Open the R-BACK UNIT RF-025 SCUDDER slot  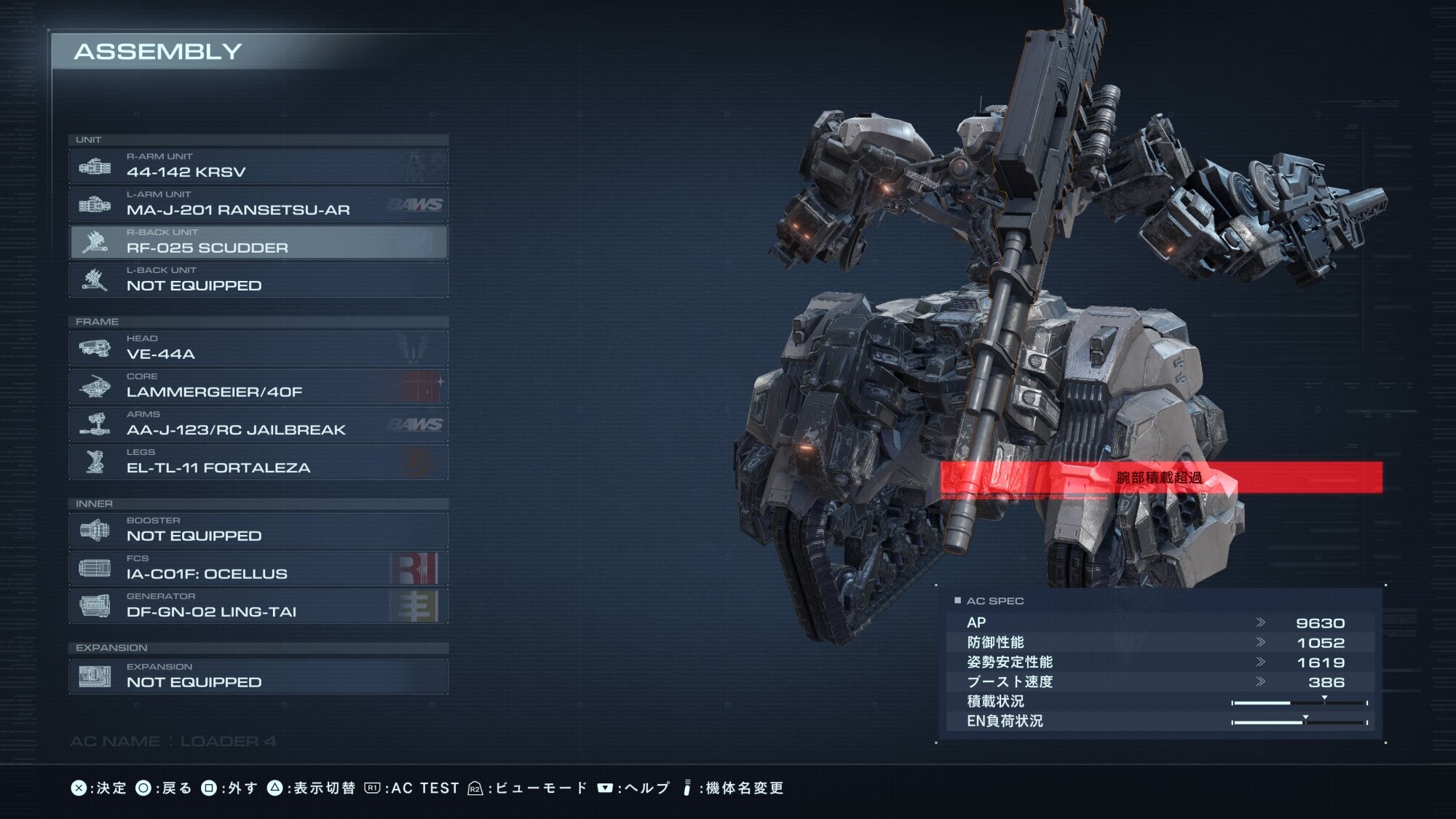[258, 242]
